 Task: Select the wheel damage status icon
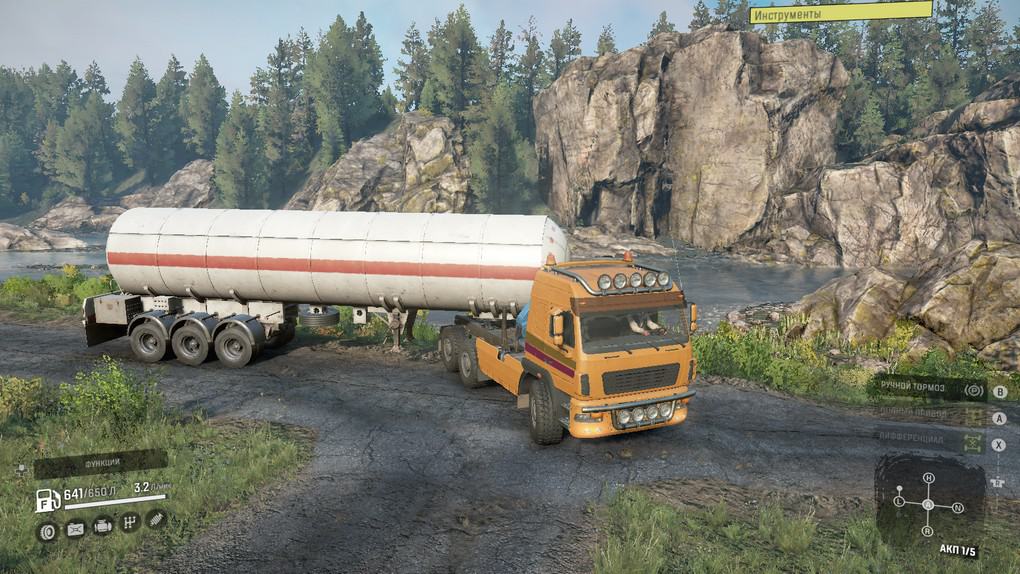point(47,530)
